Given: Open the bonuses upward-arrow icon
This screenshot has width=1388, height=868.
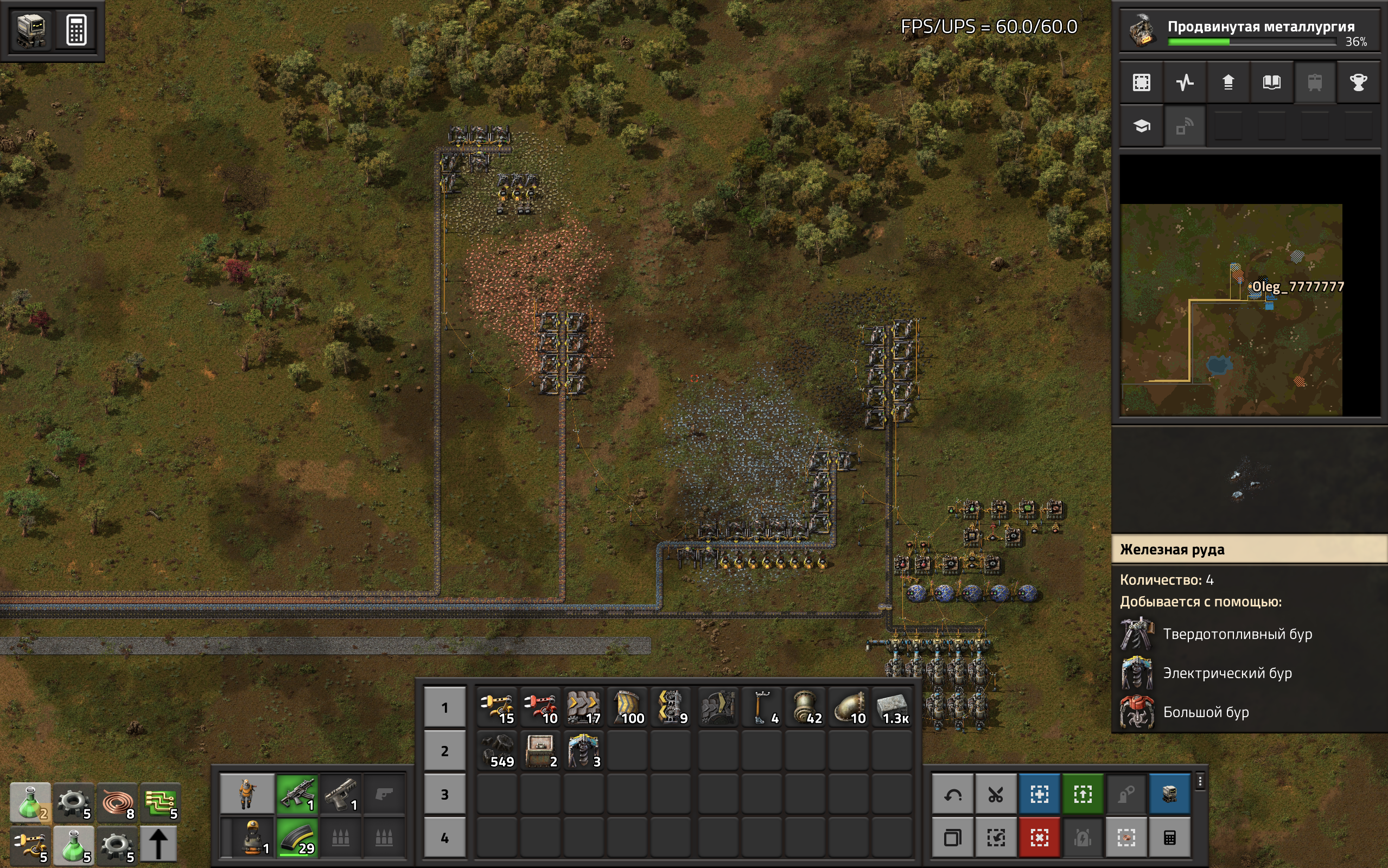Looking at the screenshot, I should click(x=1228, y=82).
